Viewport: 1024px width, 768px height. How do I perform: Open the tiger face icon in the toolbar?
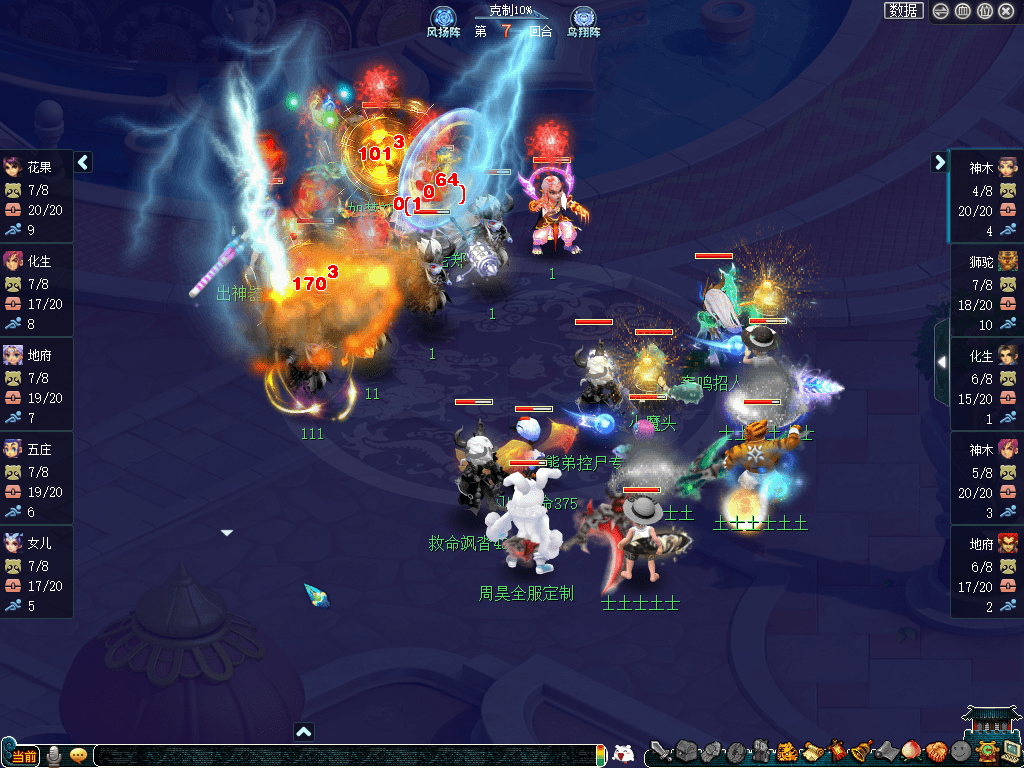tap(787, 751)
